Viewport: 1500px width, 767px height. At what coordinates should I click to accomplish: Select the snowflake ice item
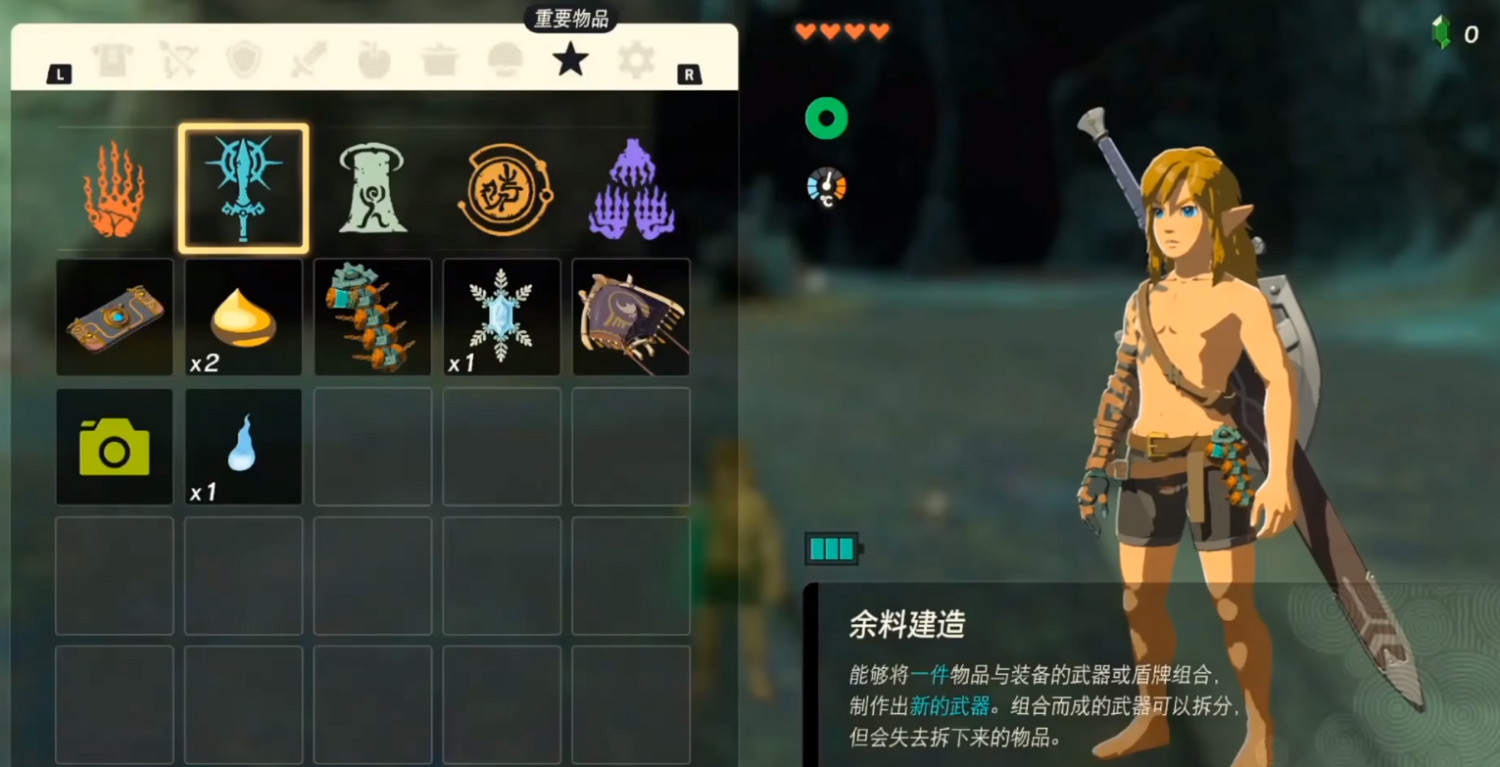[x=502, y=317]
